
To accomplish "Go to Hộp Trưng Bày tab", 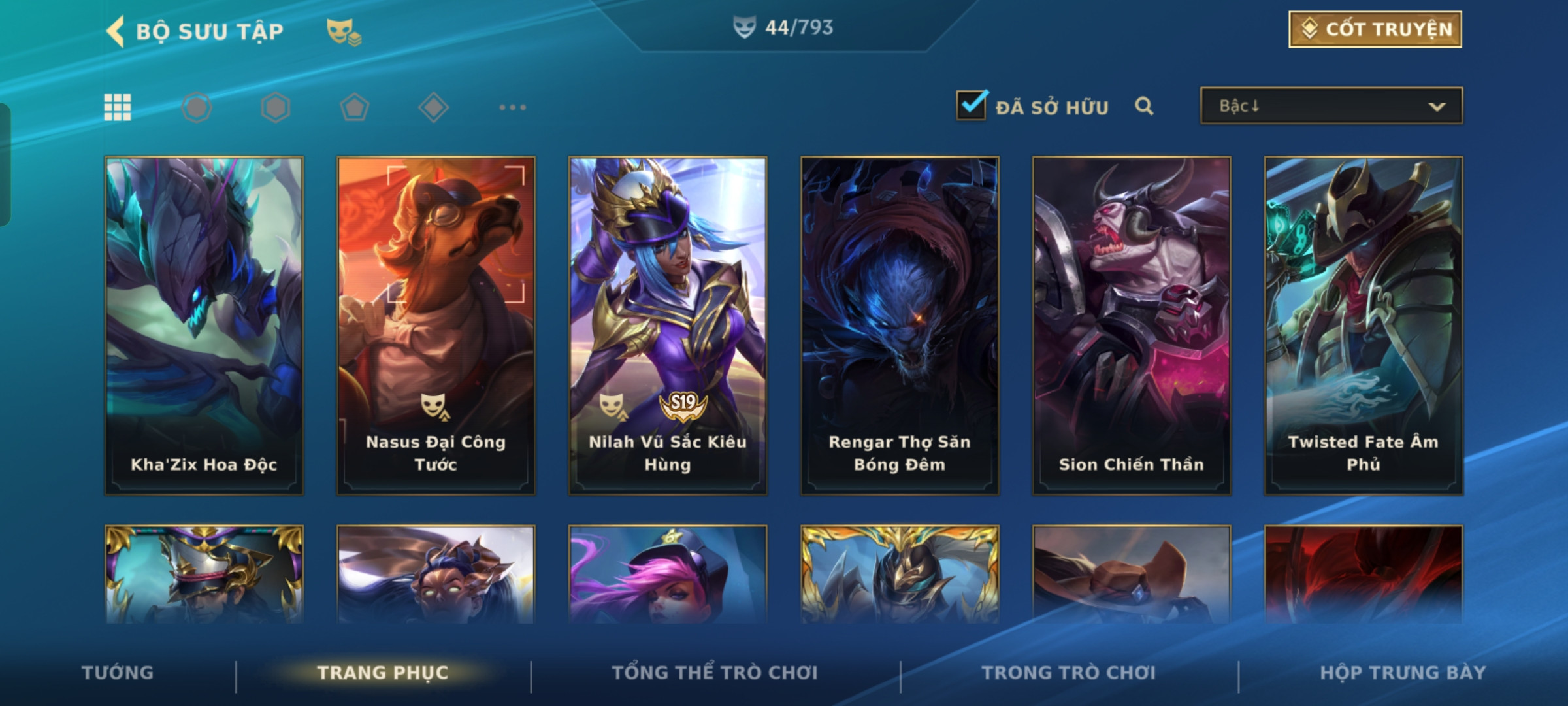I will pos(1403,673).
